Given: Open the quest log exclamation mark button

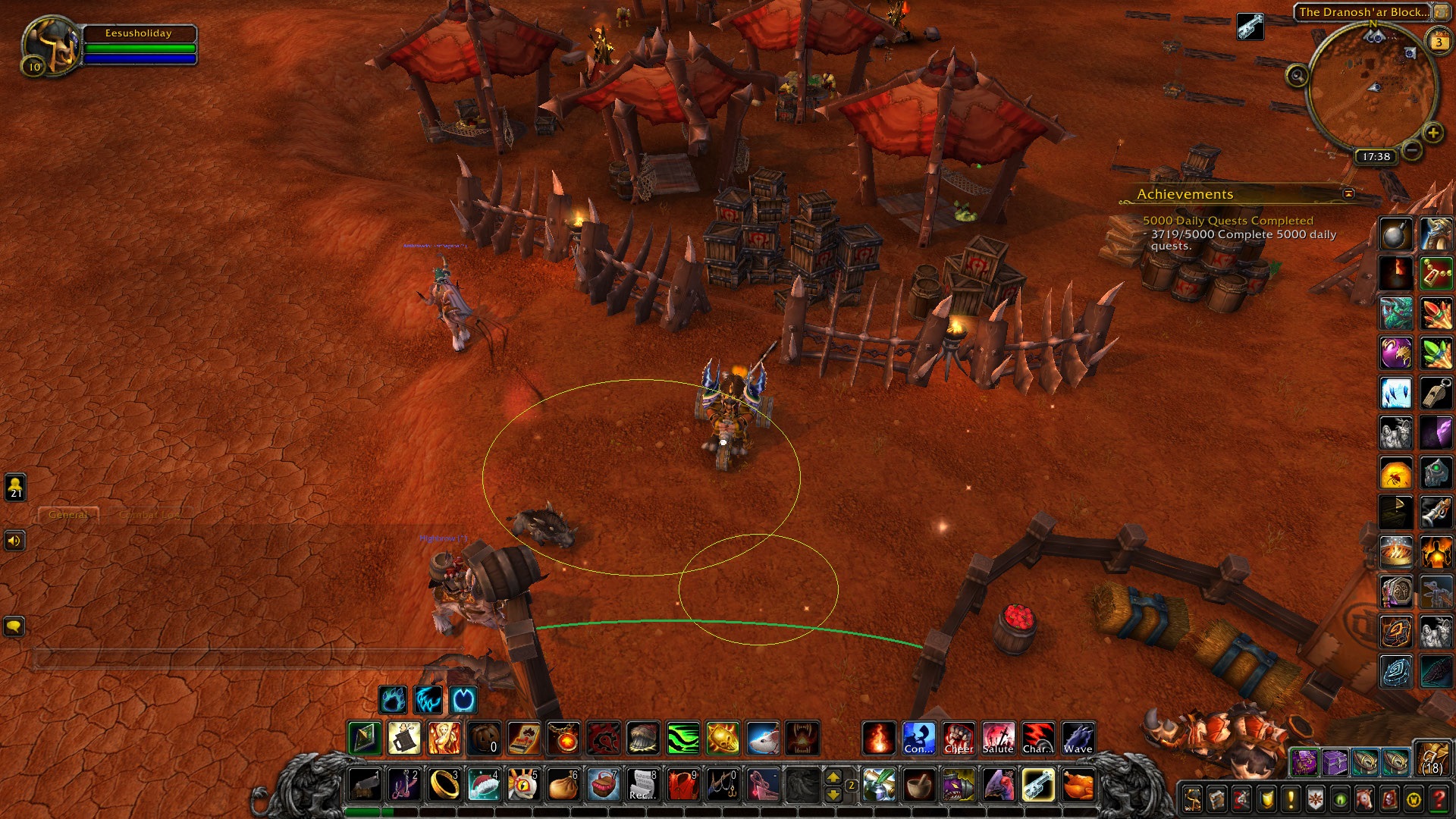Looking at the screenshot, I should point(1291,799).
